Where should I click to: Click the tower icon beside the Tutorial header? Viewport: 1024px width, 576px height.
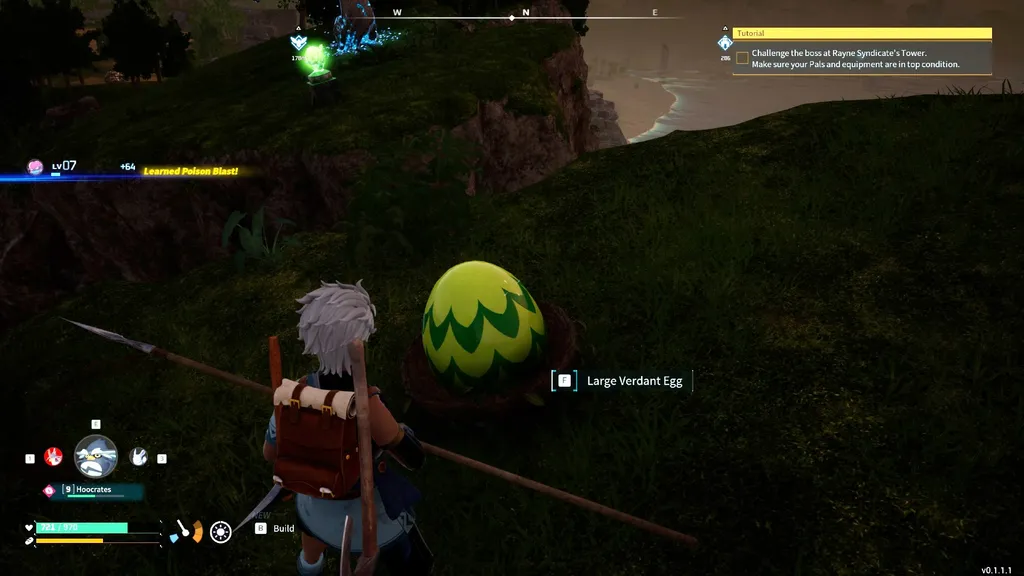point(724,43)
